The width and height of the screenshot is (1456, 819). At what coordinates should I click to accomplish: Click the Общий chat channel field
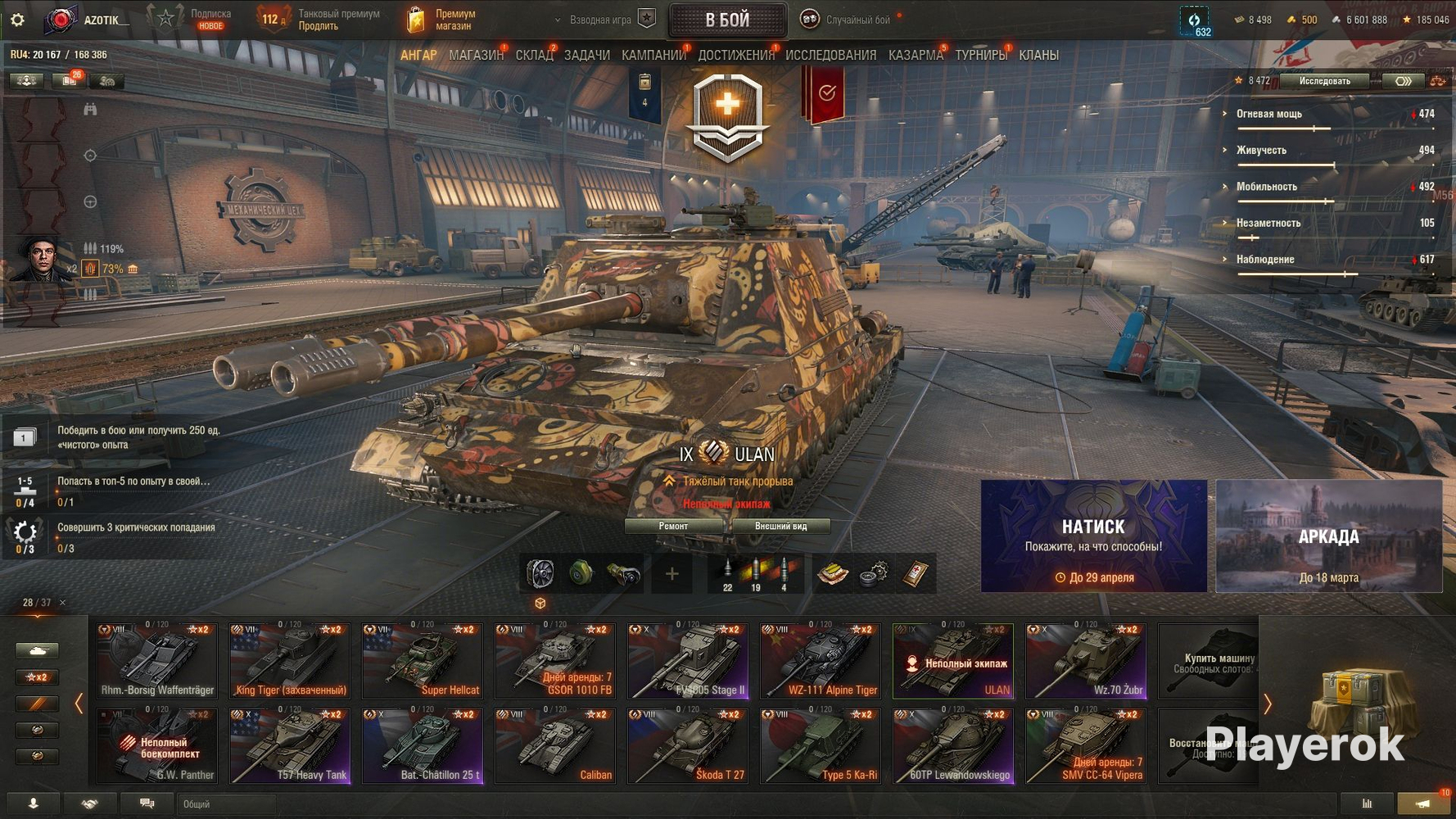pos(225,804)
